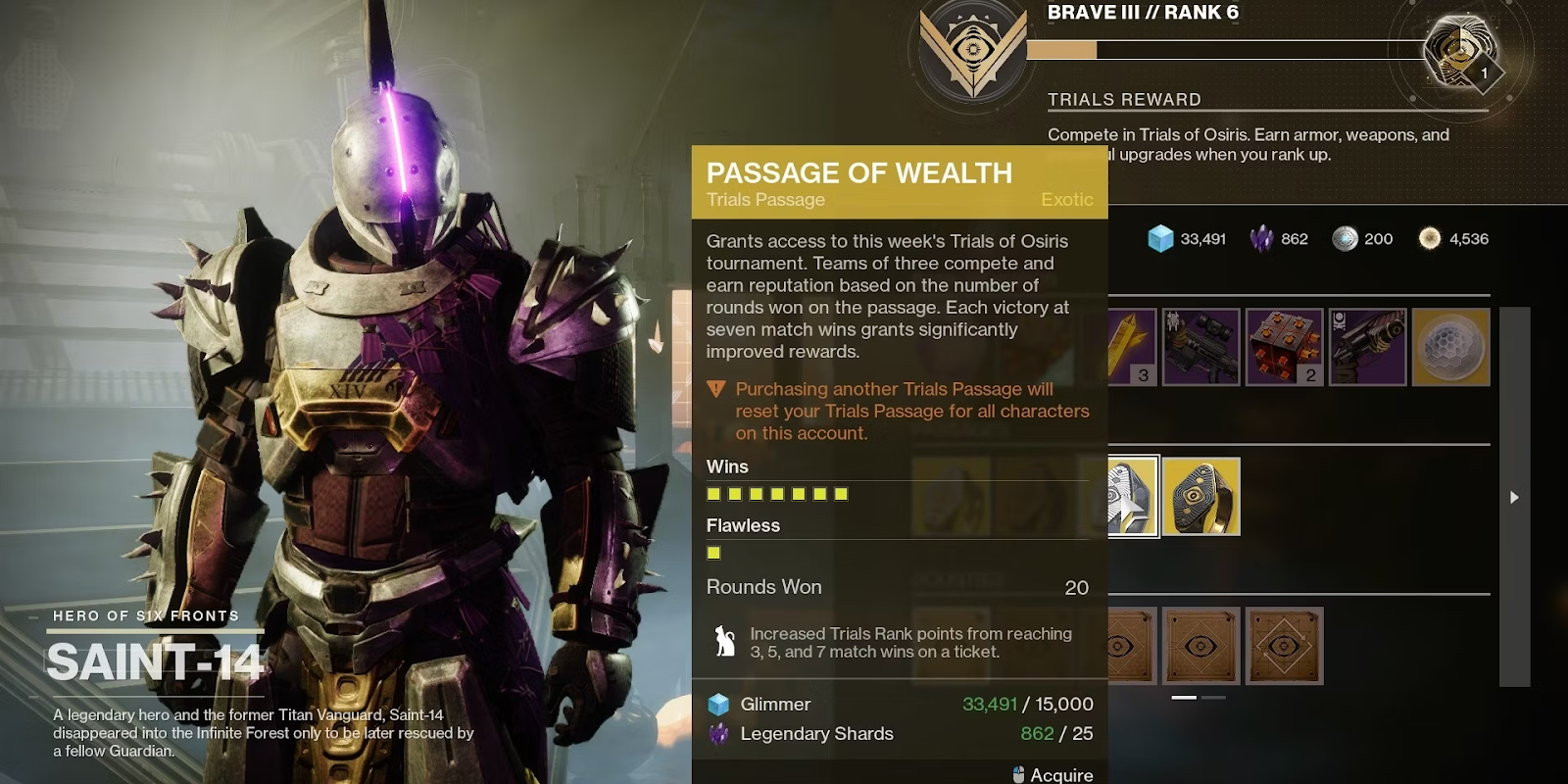Choose the gold passage card beside the highlighted one
This screenshot has height=784, width=1568.
click(x=1201, y=497)
